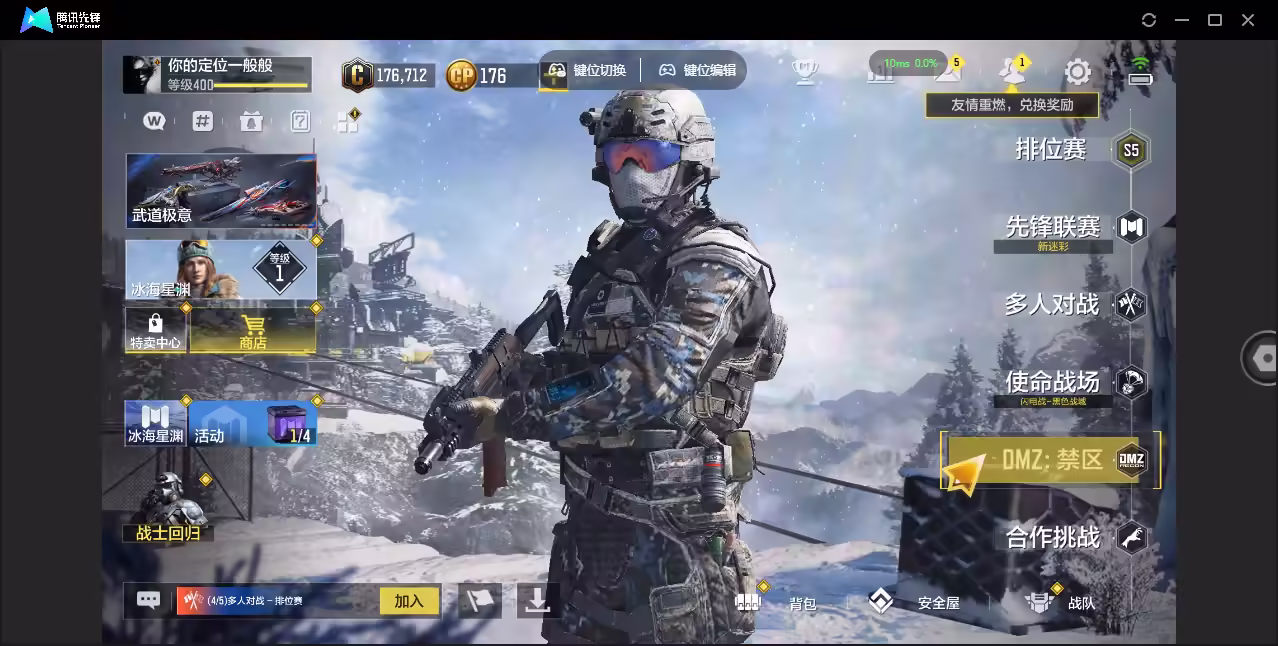
Task: Open the 战士回归 returning soldier event
Action: 168,508
